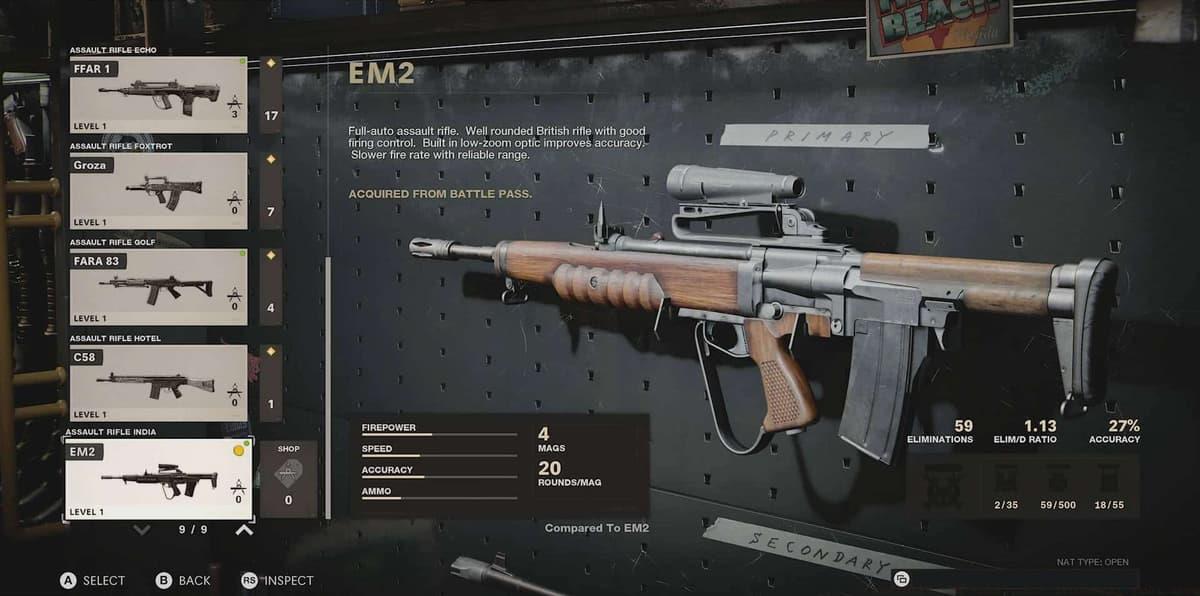The width and height of the screenshot is (1200, 596).
Task: Select the FFAR 1 assault rifle tile
Action: [x=158, y=95]
